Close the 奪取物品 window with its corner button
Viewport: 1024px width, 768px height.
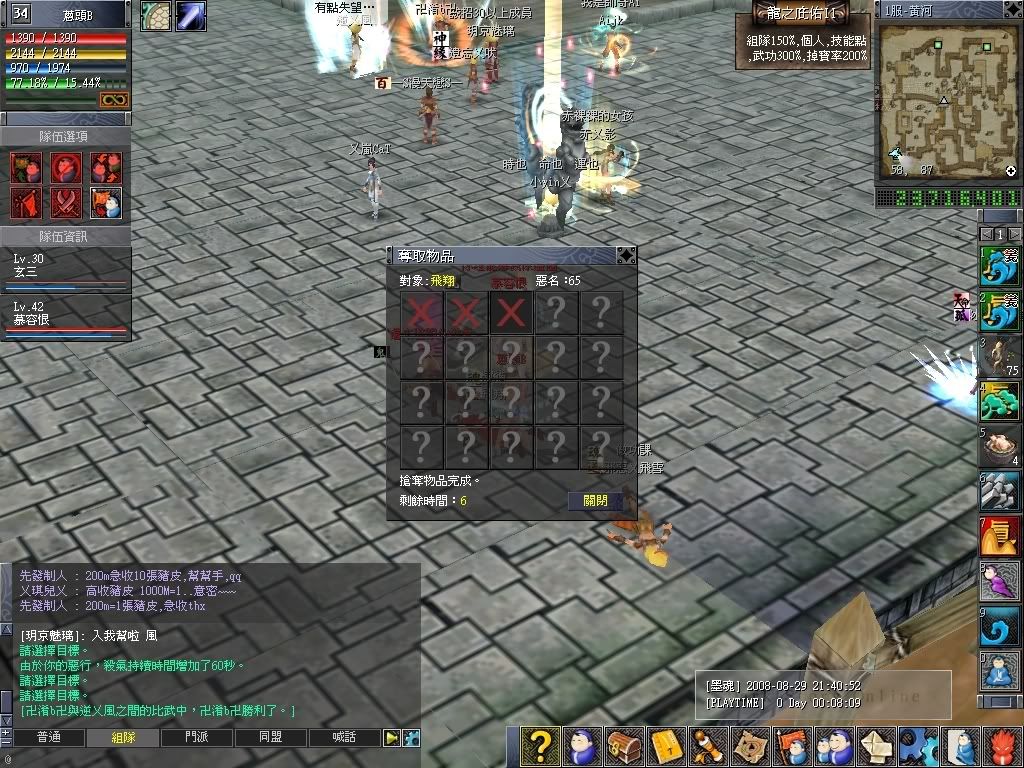click(625, 256)
